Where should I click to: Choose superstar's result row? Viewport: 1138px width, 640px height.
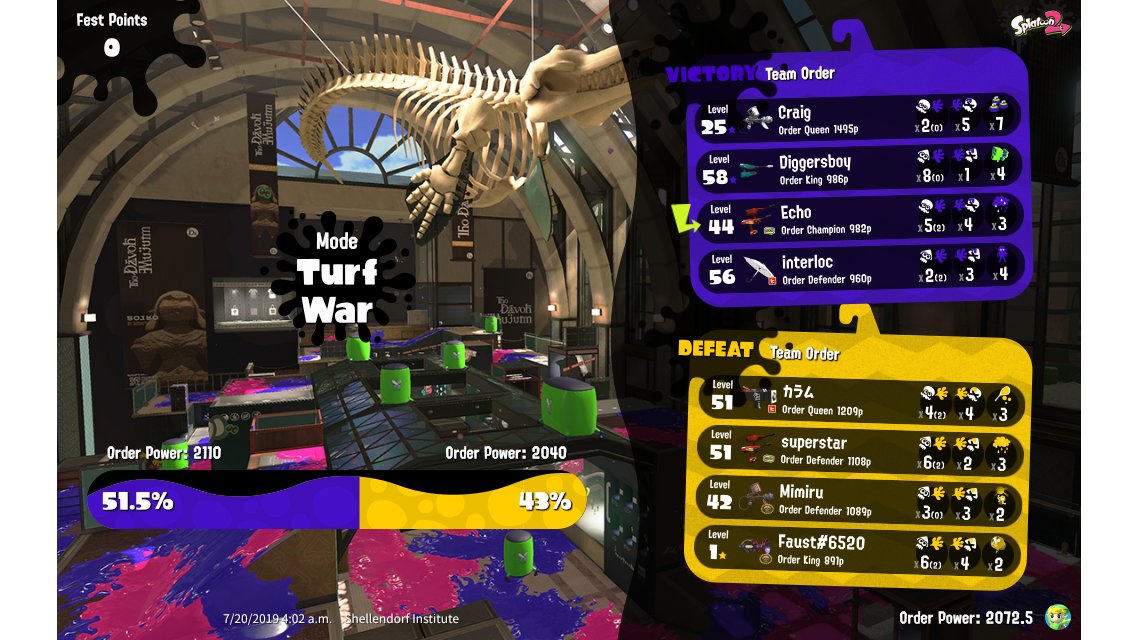[860, 449]
